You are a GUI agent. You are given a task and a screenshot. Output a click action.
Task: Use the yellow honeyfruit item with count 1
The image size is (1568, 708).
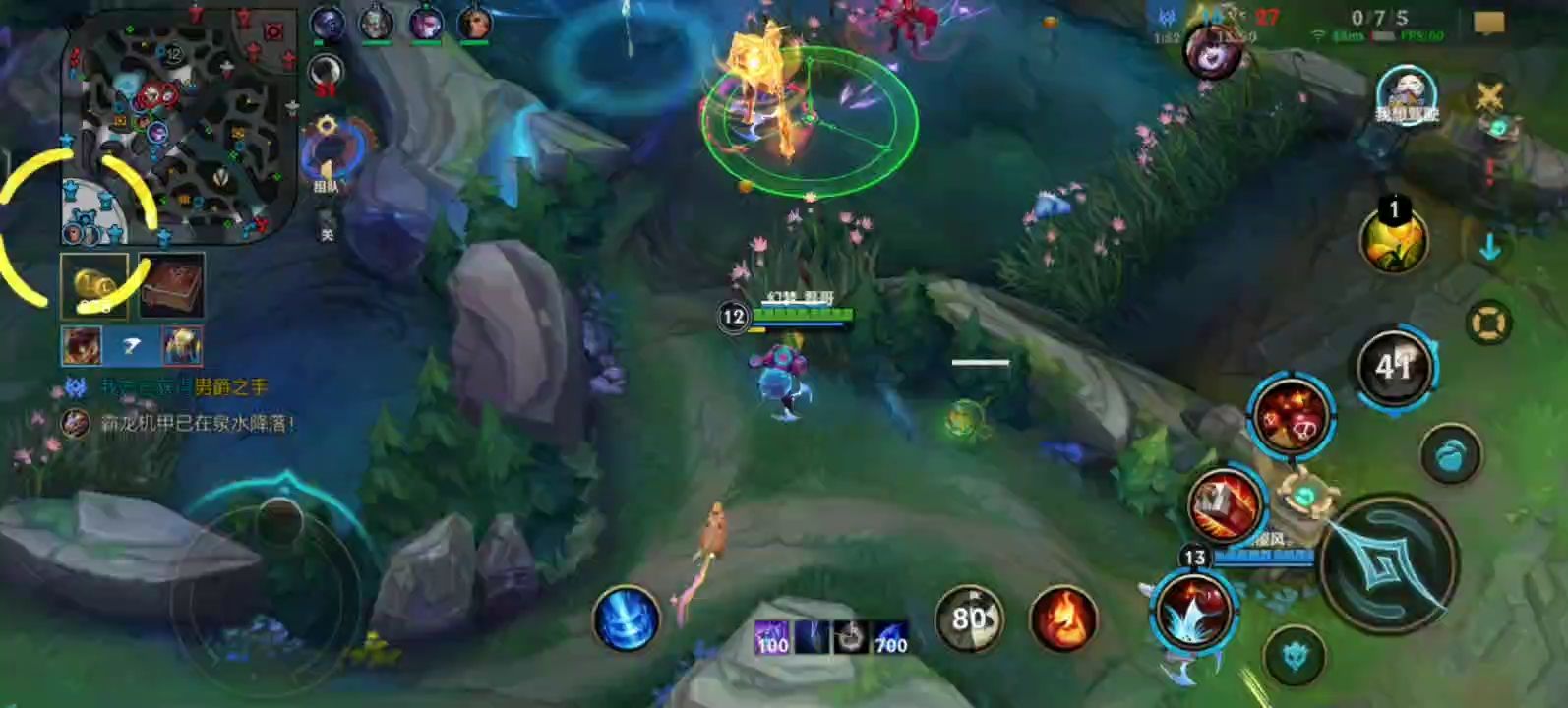[x=1393, y=242]
